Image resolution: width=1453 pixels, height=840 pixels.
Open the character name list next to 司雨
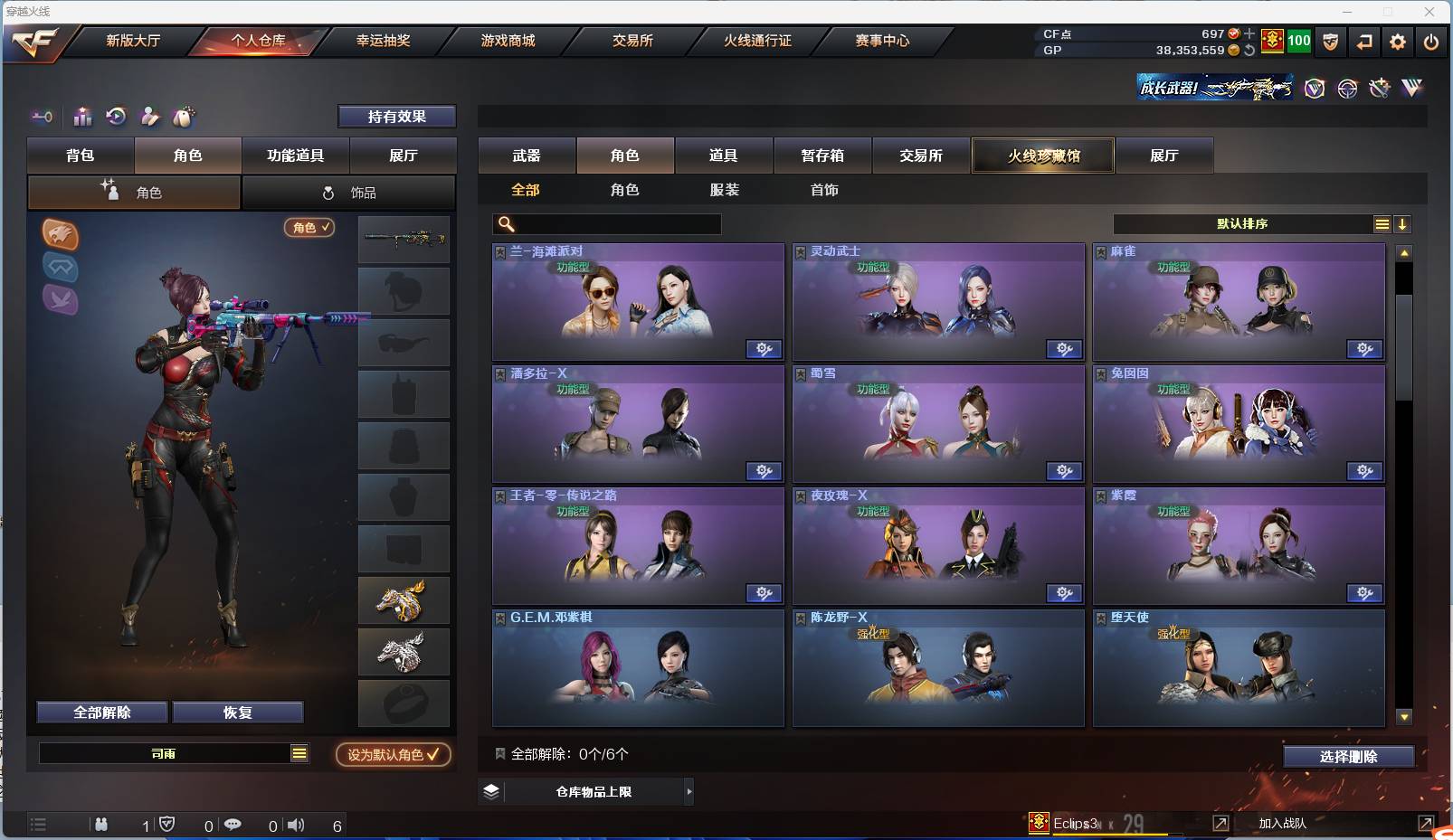click(299, 752)
